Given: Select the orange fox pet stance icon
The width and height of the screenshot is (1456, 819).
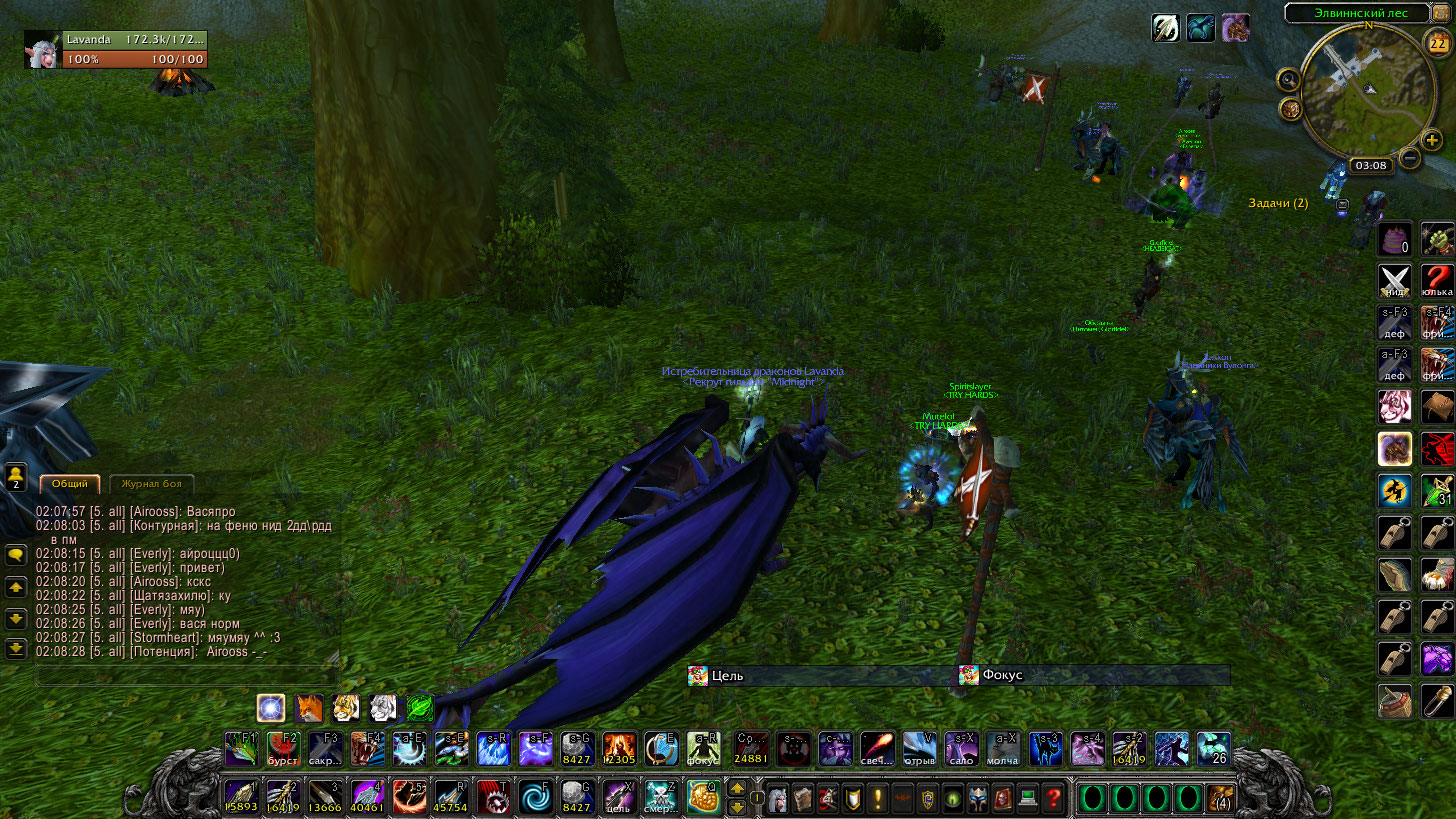Looking at the screenshot, I should tap(308, 709).
